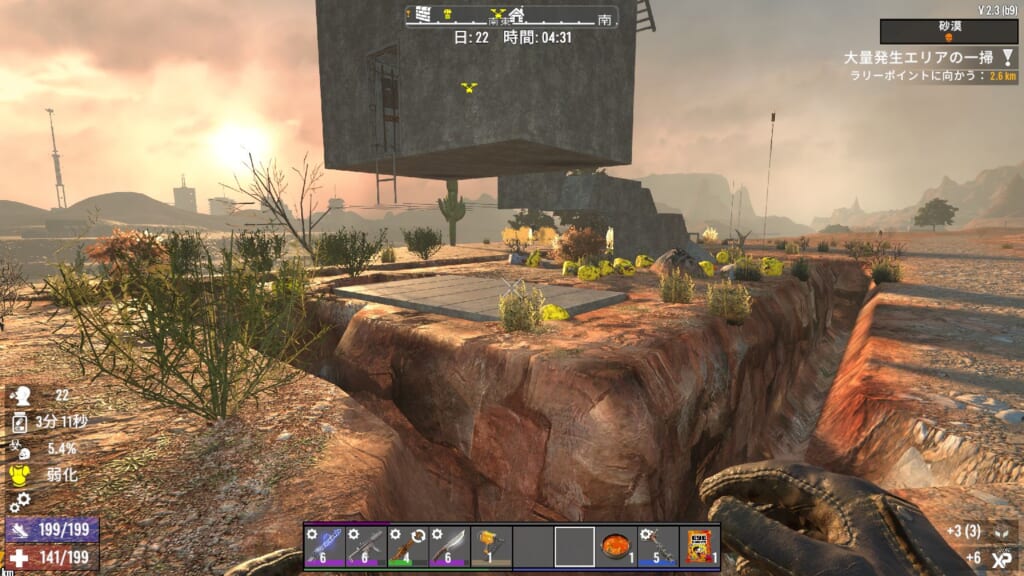Select the auger drill hotbar slot
1024x576 pixels.
click(x=657, y=547)
